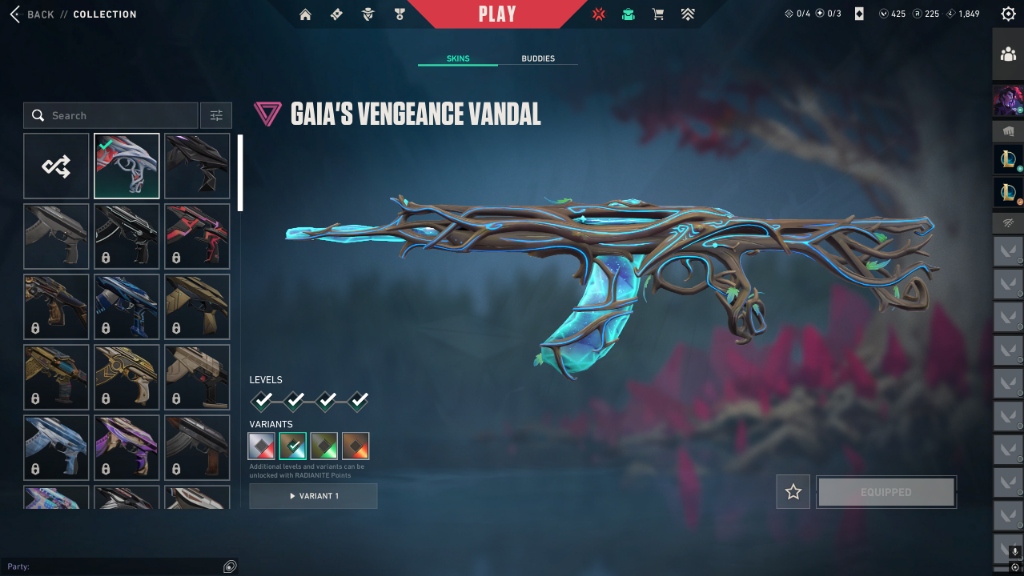Open the social friends panel icon
The height and width of the screenshot is (576, 1024).
[x=1007, y=55]
